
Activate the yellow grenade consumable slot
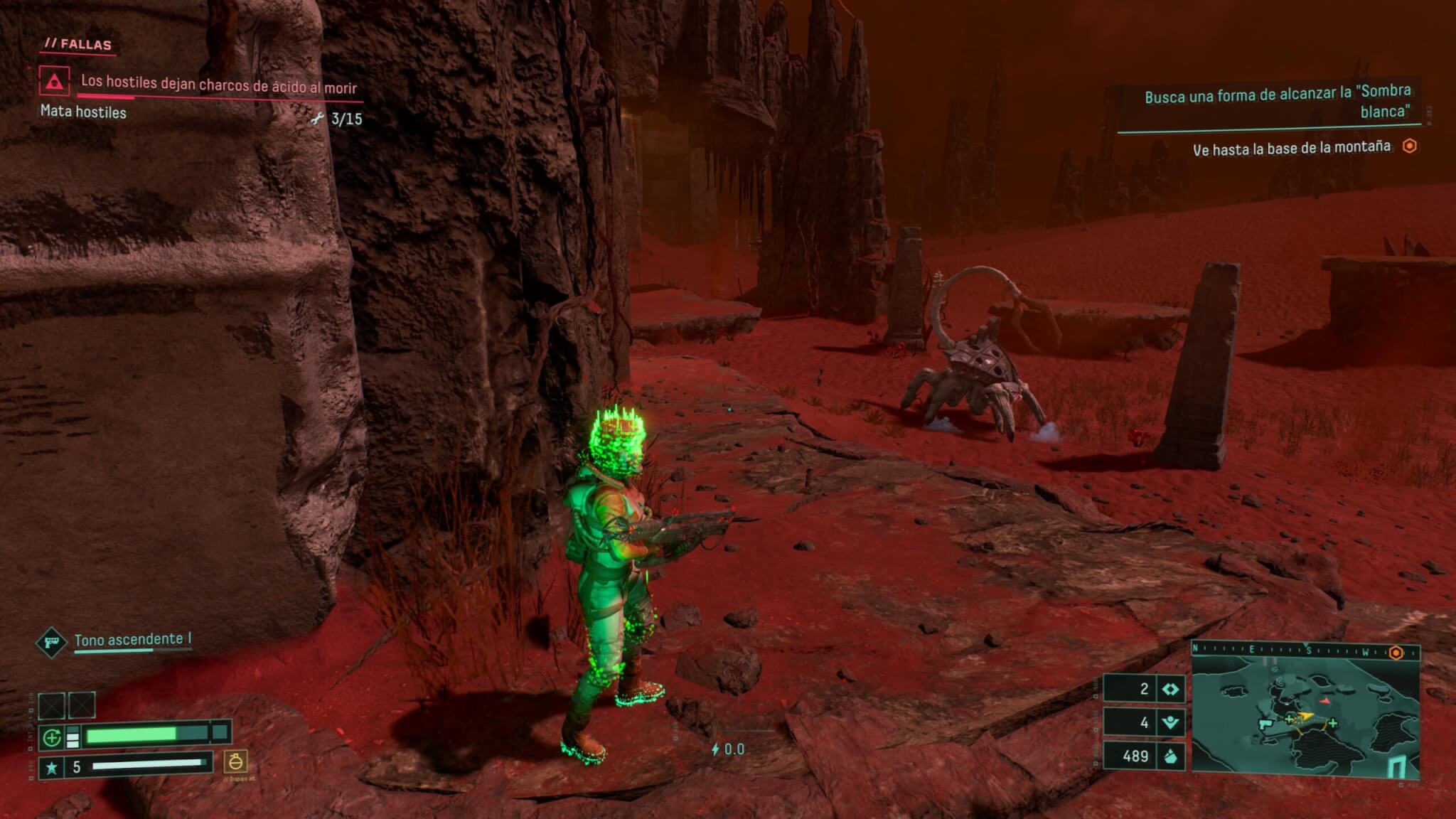click(x=235, y=761)
